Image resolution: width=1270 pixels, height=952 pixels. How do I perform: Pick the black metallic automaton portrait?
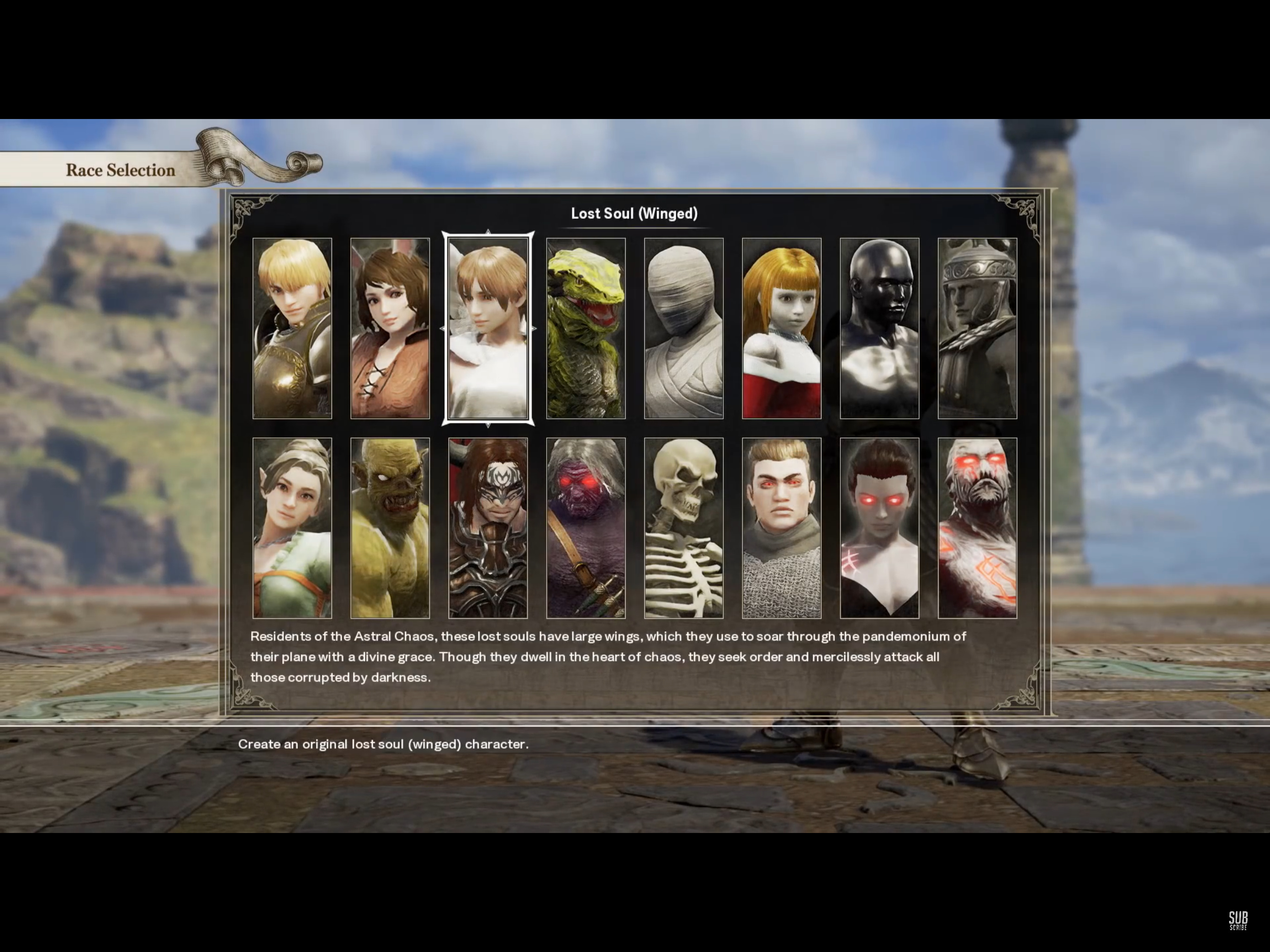coord(880,328)
